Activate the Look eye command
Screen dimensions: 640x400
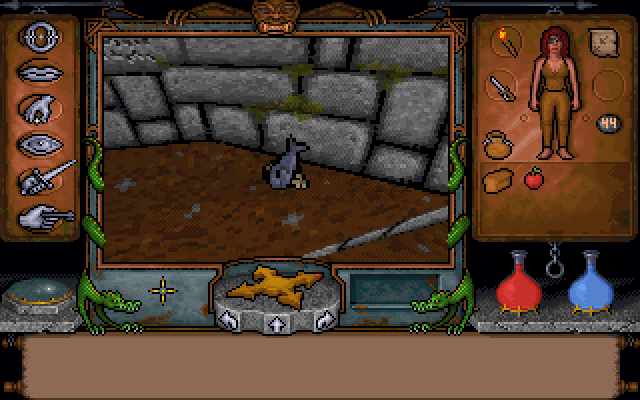40,143
